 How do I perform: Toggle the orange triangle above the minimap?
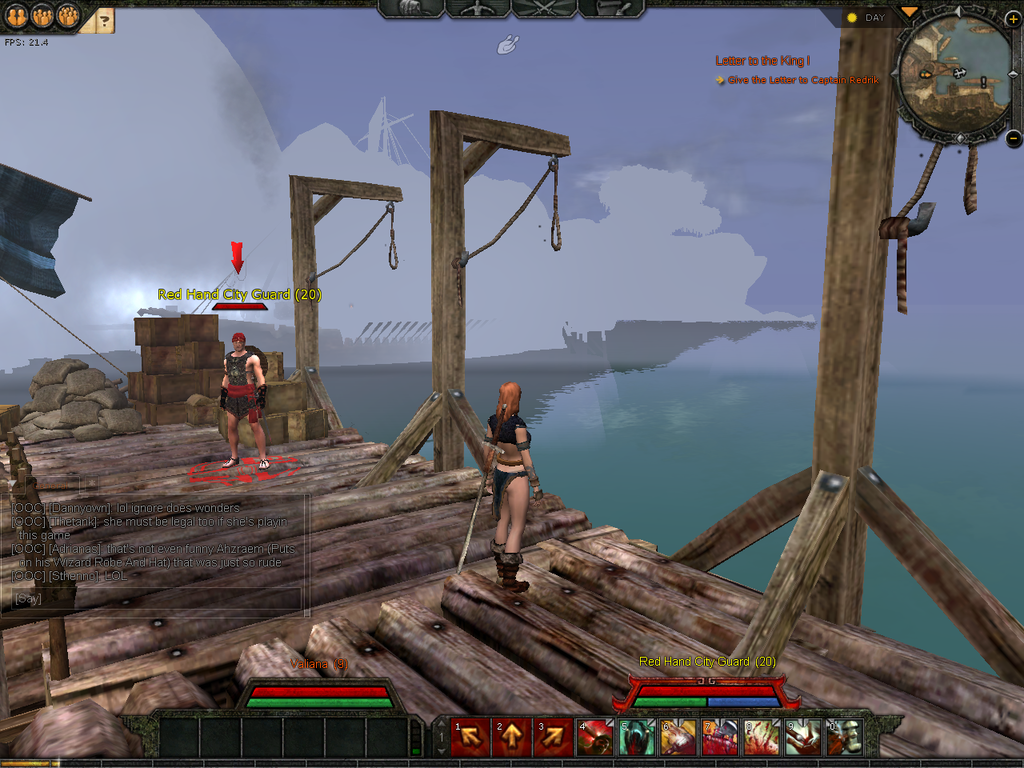click(908, 12)
